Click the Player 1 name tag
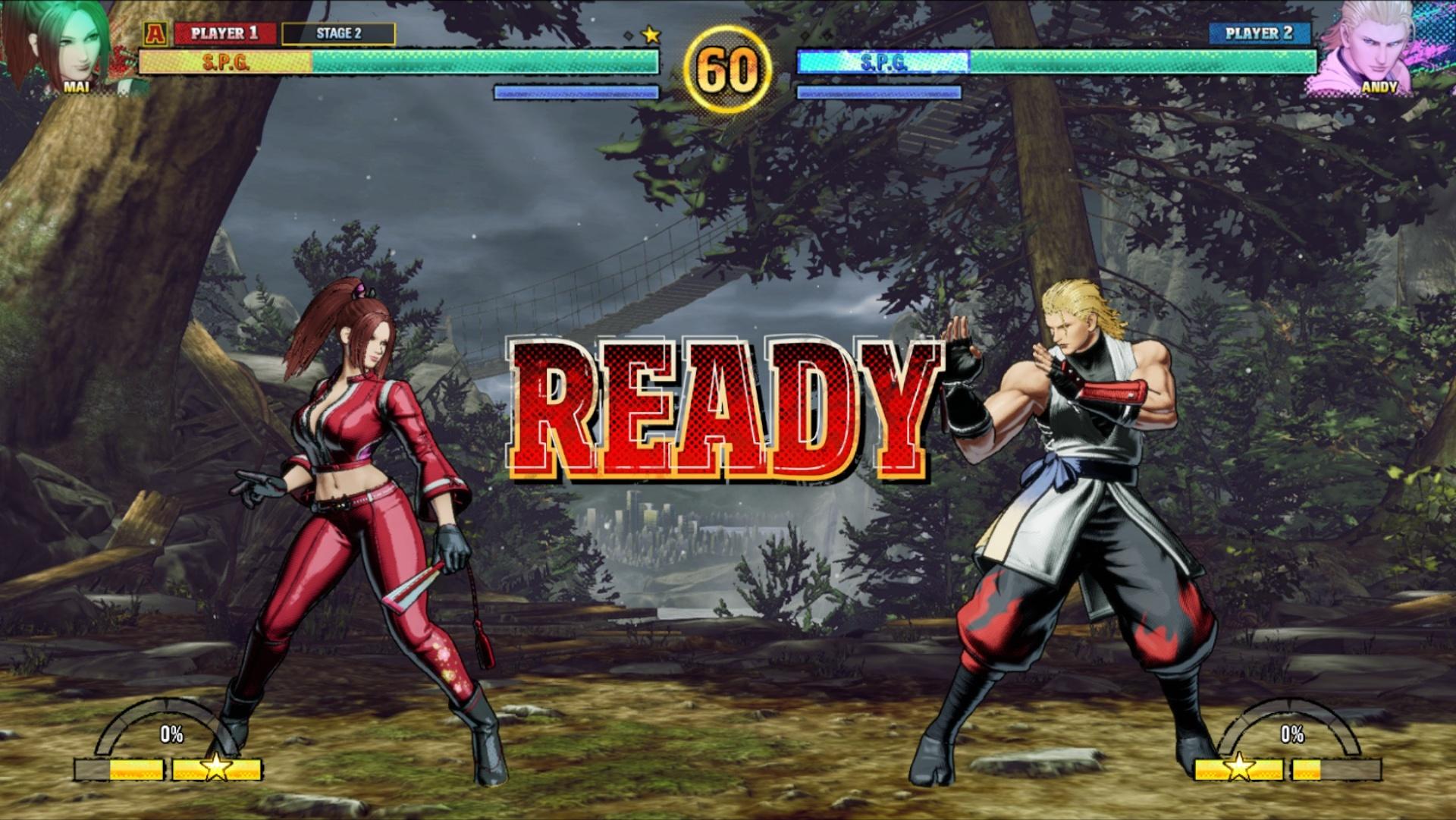The height and width of the screenshot is (820, 1456). 224,33
